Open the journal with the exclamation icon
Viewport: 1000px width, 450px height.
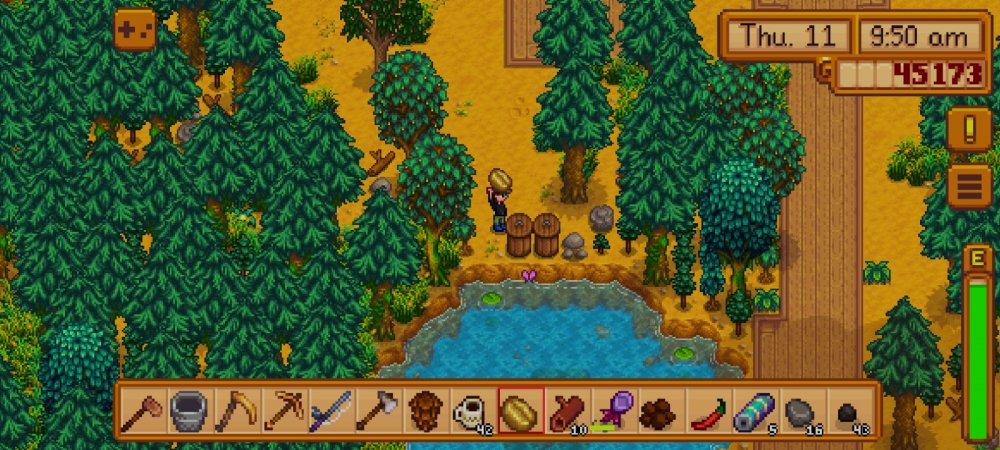point(968,130)
